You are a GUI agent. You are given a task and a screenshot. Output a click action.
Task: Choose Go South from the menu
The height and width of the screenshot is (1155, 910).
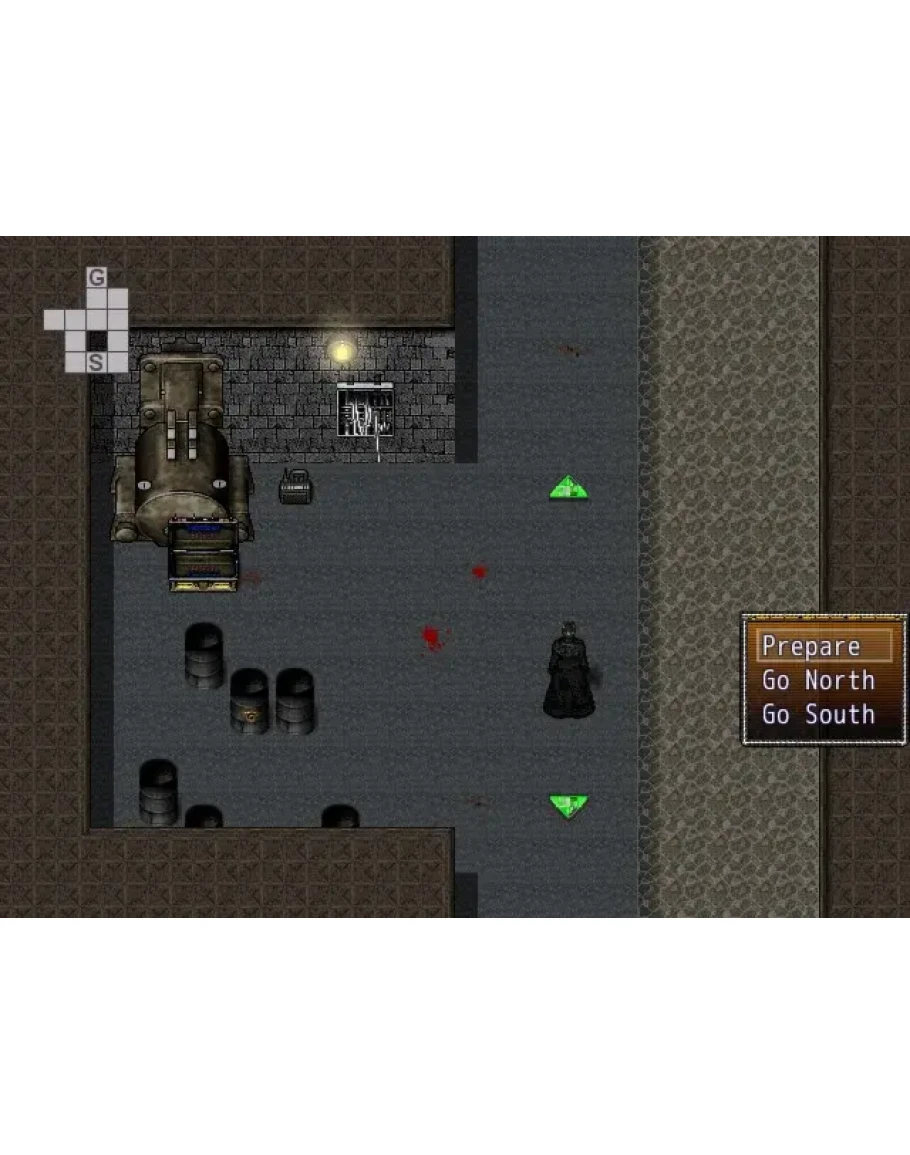coord(817,715)
